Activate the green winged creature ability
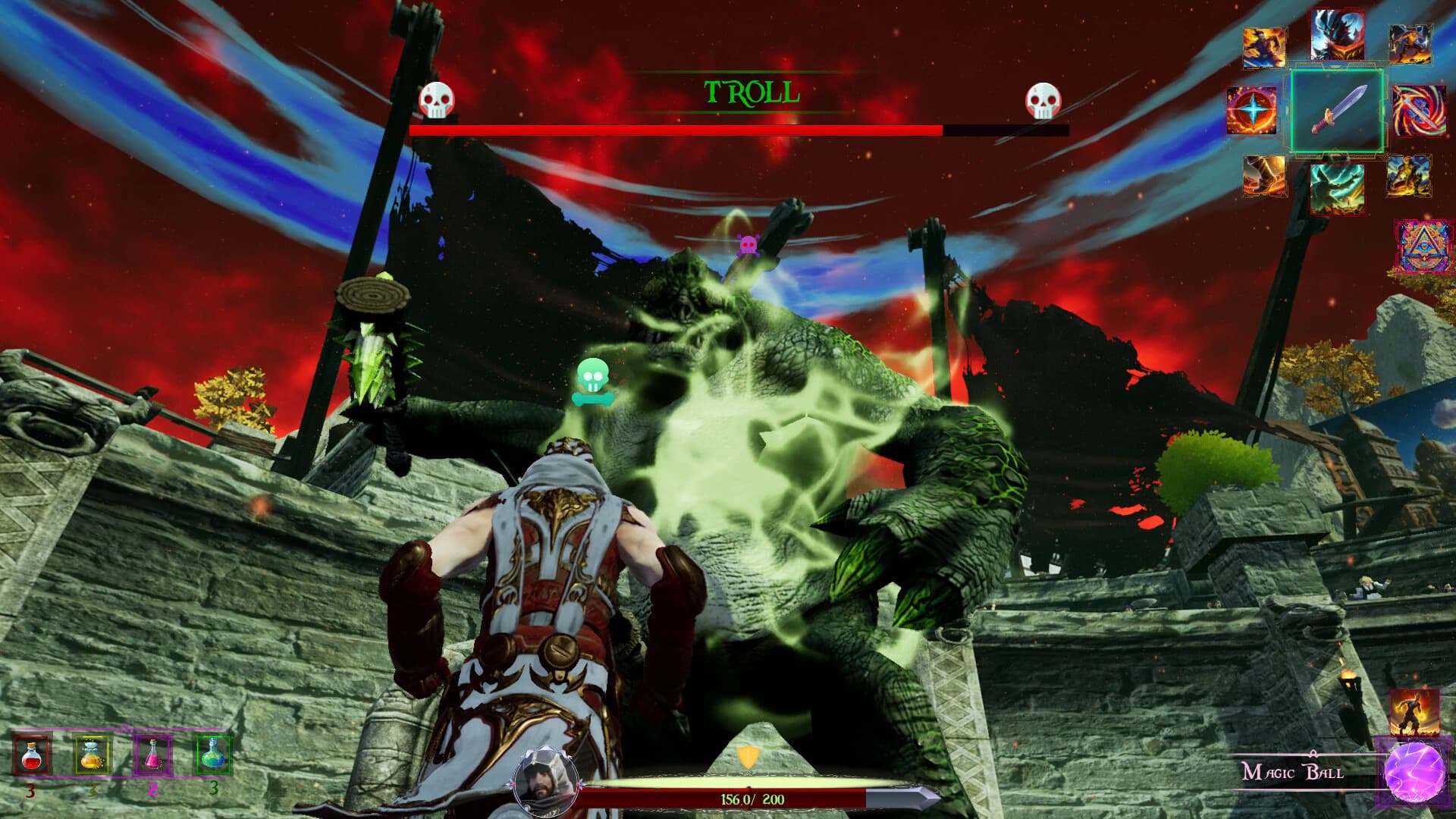This screenshot has height=819, width=1456. [1337, 187]
